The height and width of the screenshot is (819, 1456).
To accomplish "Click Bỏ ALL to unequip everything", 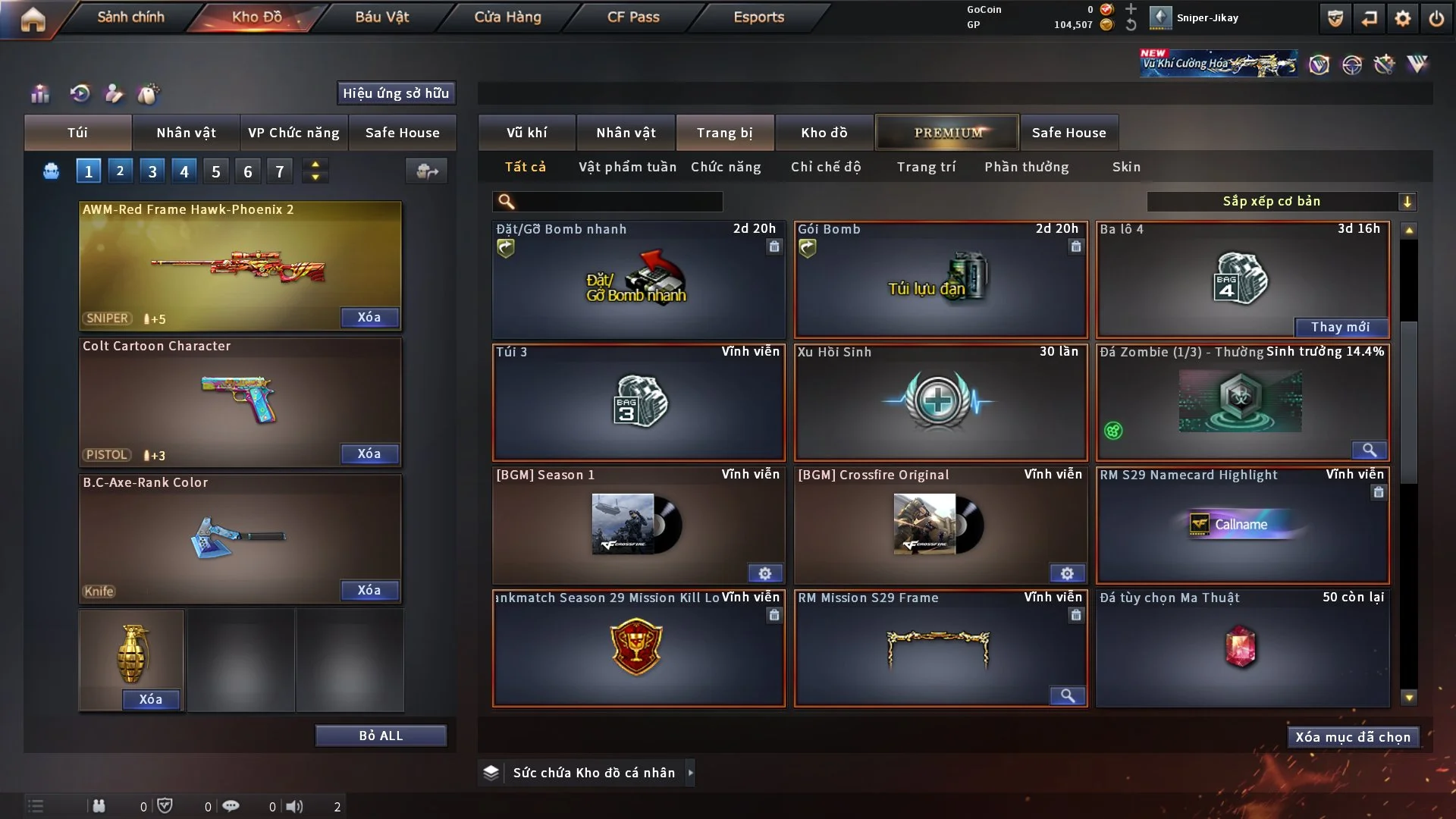I will coord(381,736).
